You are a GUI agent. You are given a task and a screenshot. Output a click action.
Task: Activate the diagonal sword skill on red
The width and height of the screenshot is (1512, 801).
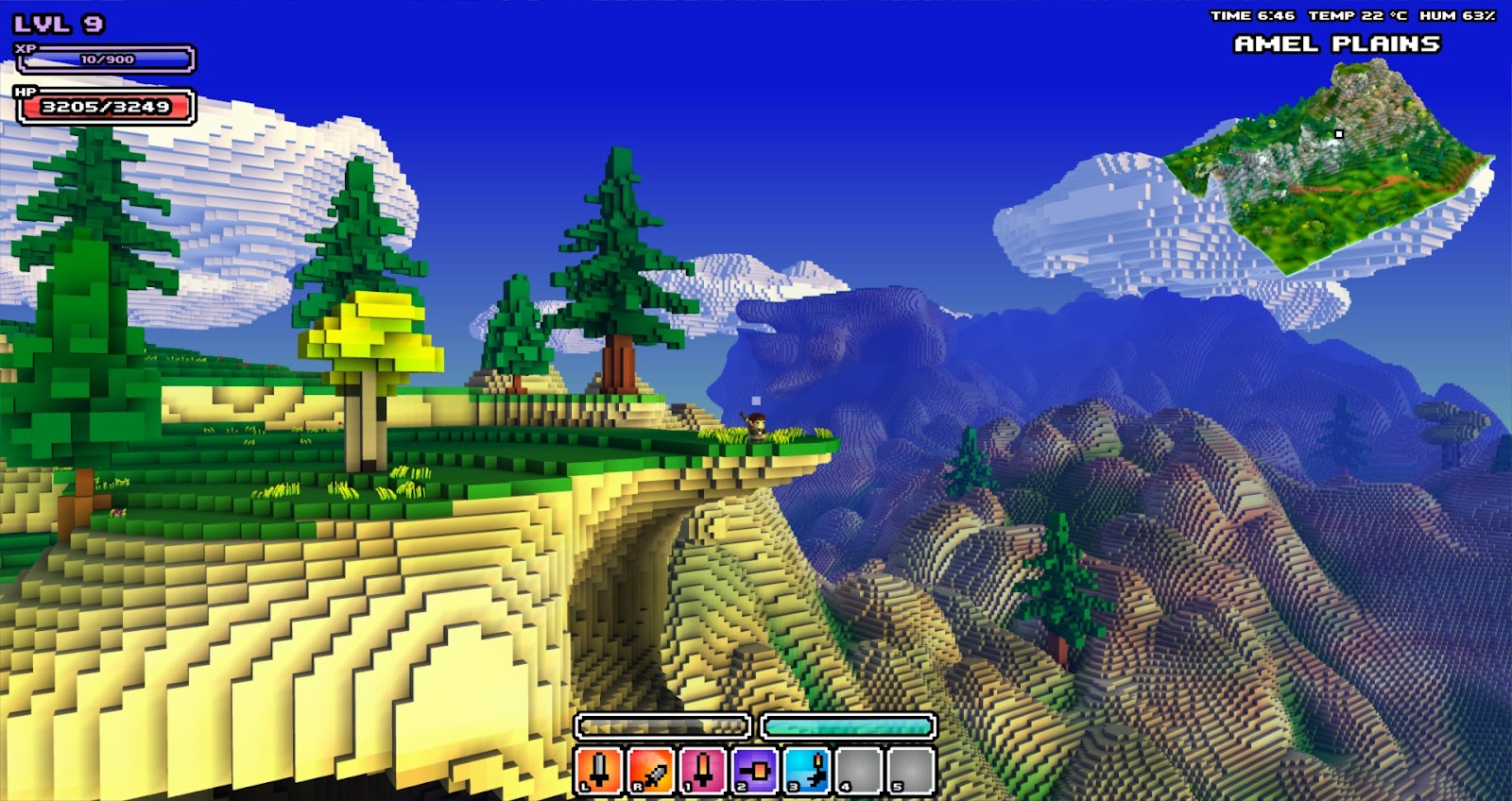tap(651, 770)
